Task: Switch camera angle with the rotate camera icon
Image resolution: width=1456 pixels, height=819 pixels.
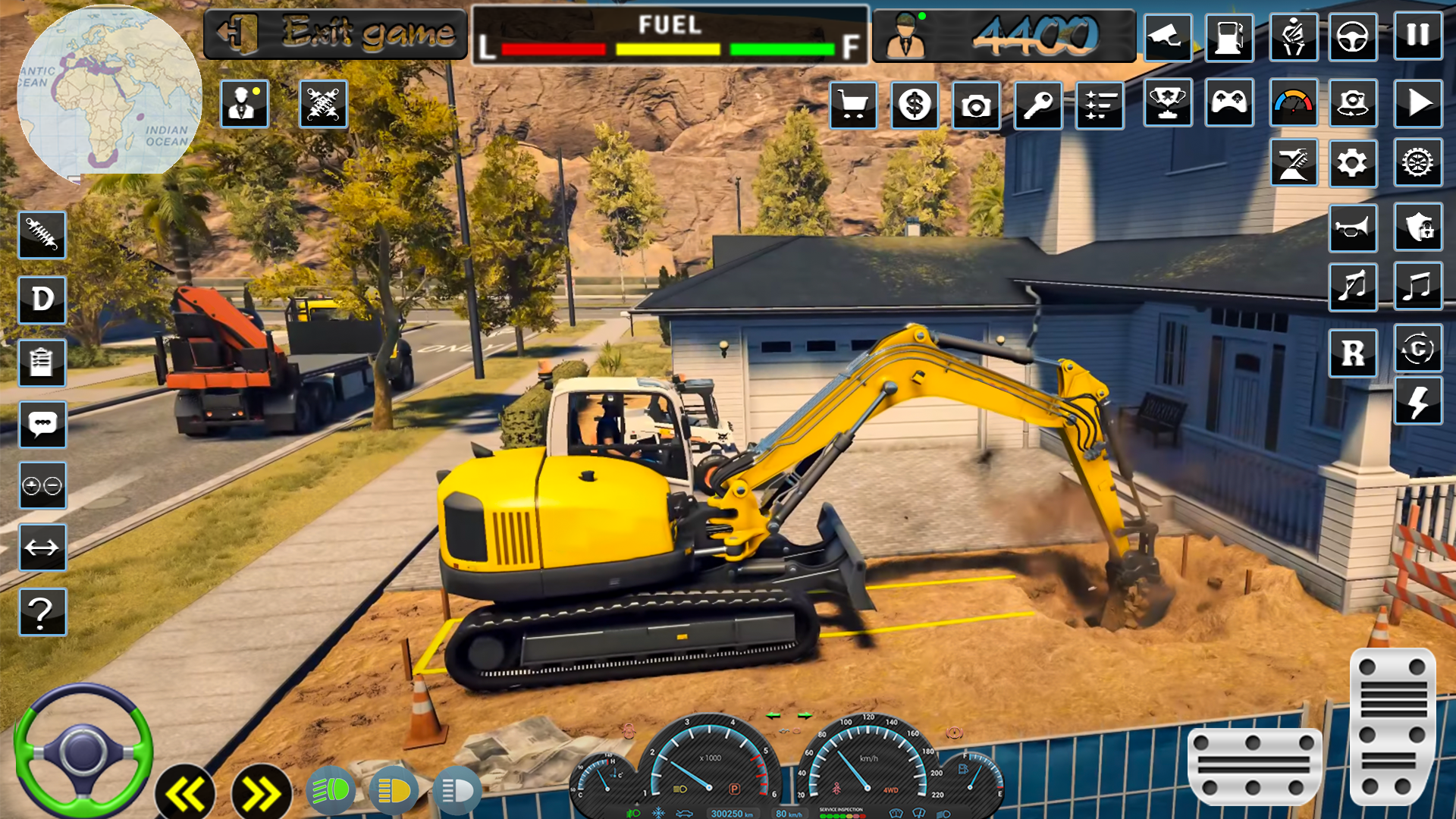Action: (1354, 105)
